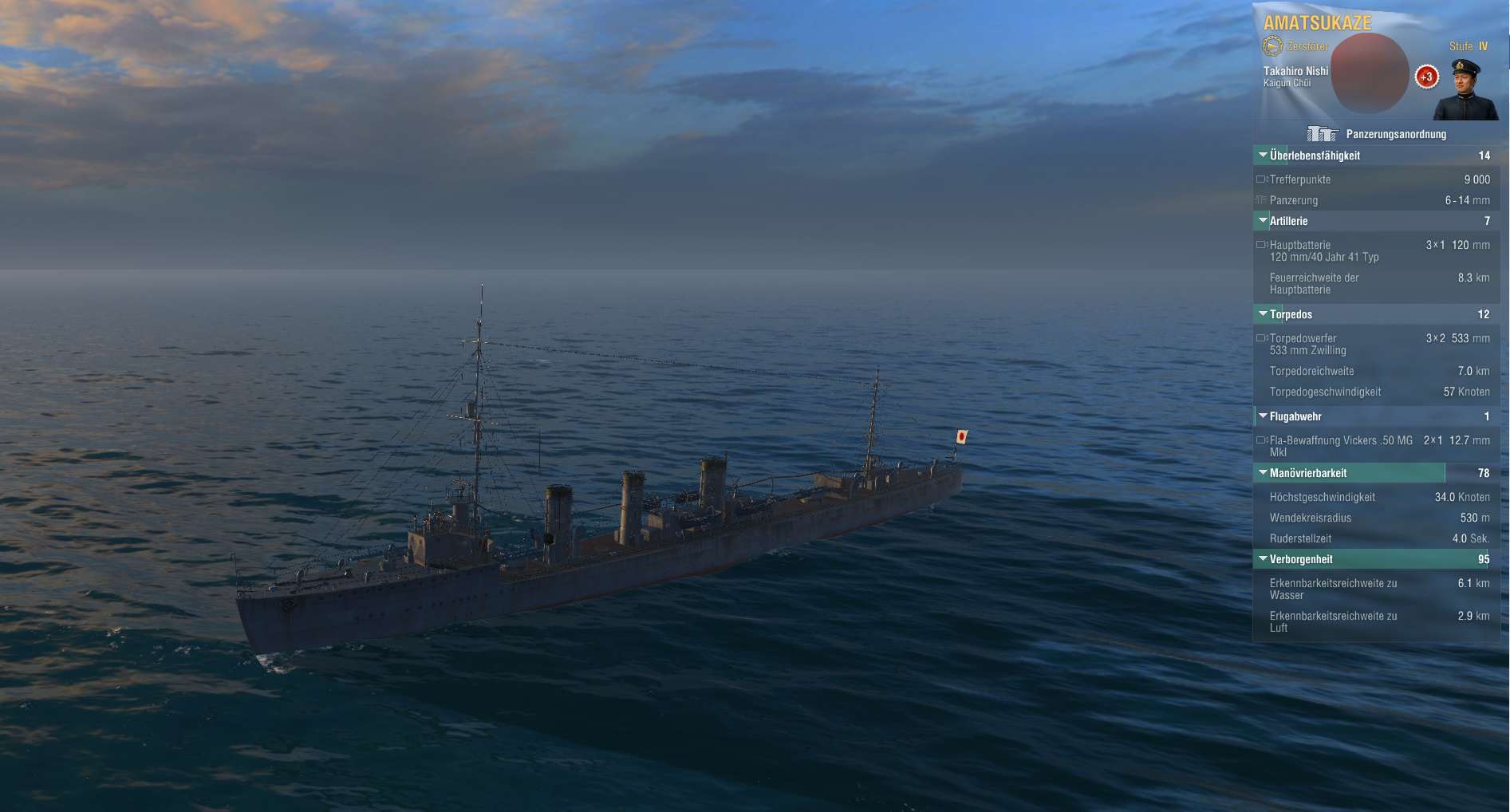The image size is (1510, 812).
Task: Show the Hauptbatterie 120 mm gun details
Action: click(1375, 250)
